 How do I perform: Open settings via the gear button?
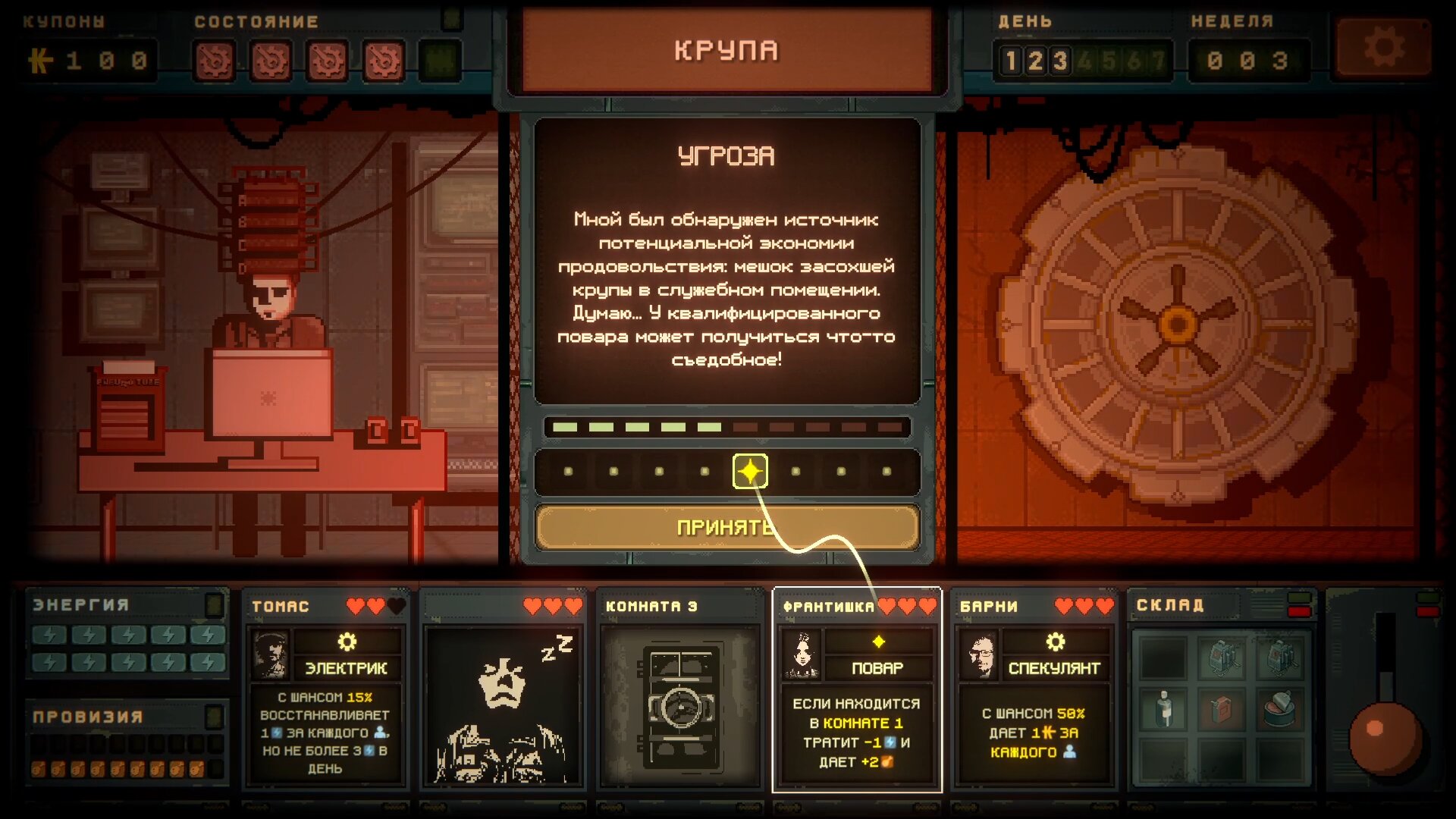click(x=1383, y=49)
